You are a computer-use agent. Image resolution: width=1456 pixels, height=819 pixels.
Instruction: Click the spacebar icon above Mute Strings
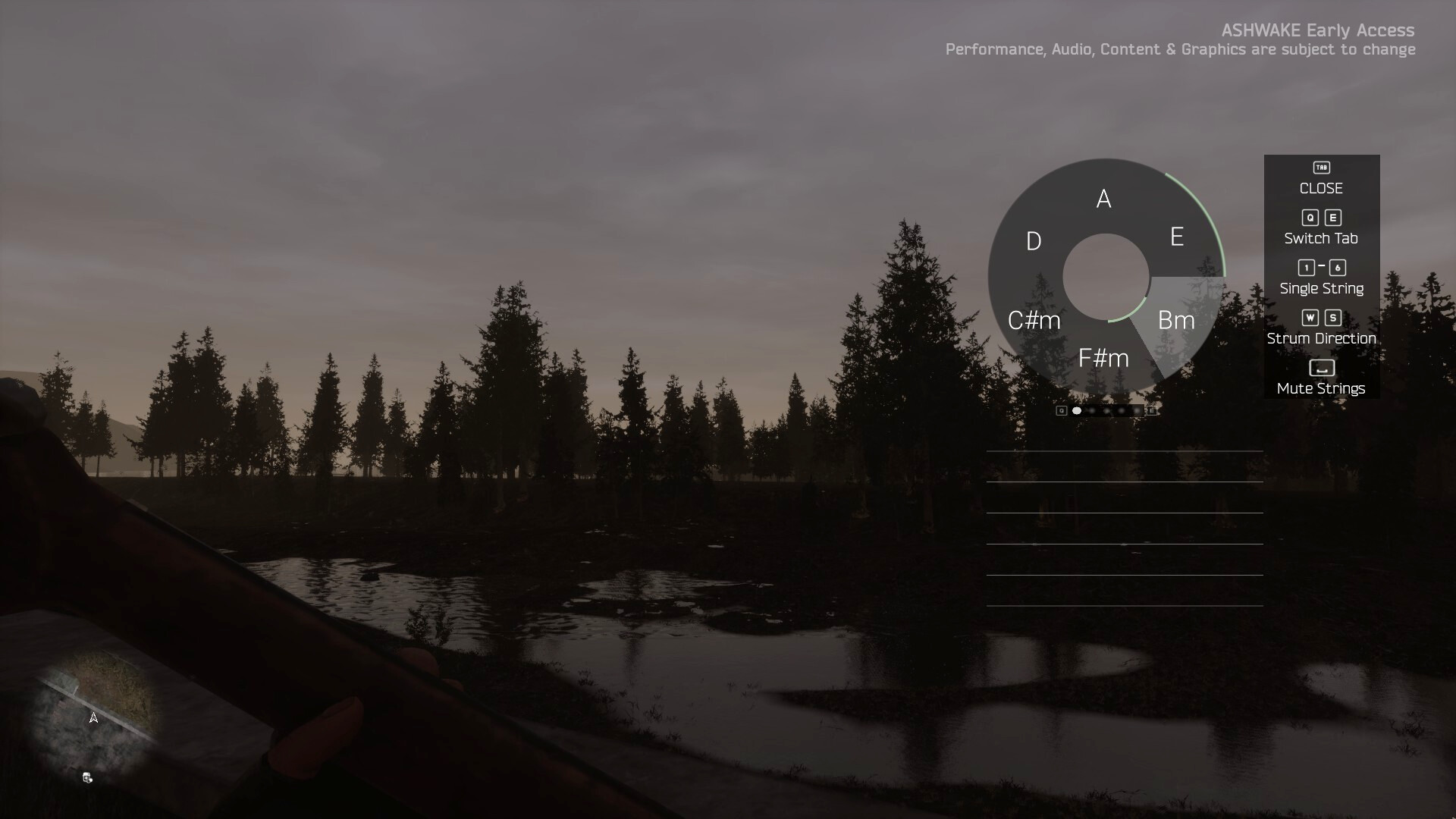(x=1320, y=368)
